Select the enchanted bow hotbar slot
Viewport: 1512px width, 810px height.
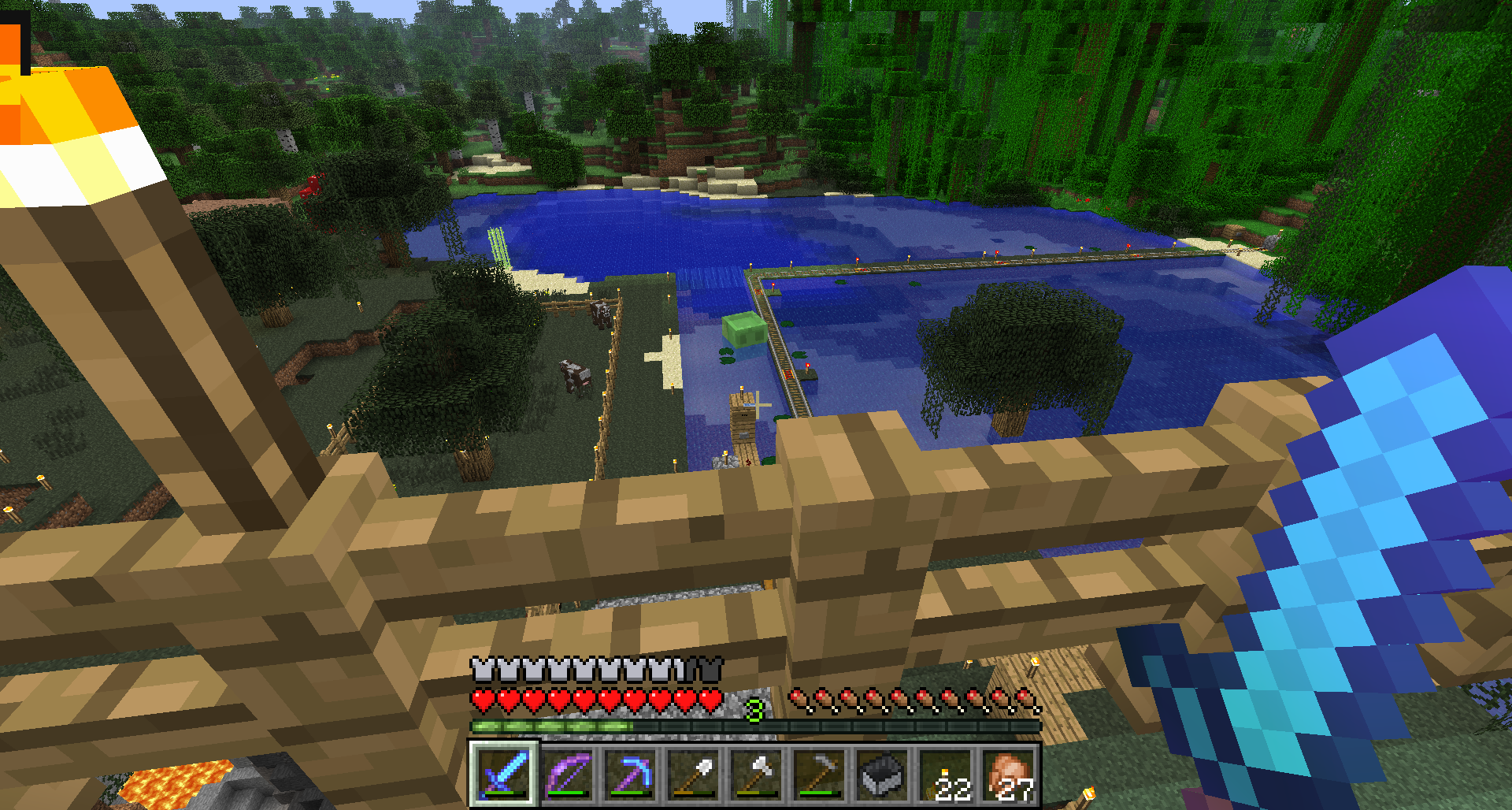(568, 774)
